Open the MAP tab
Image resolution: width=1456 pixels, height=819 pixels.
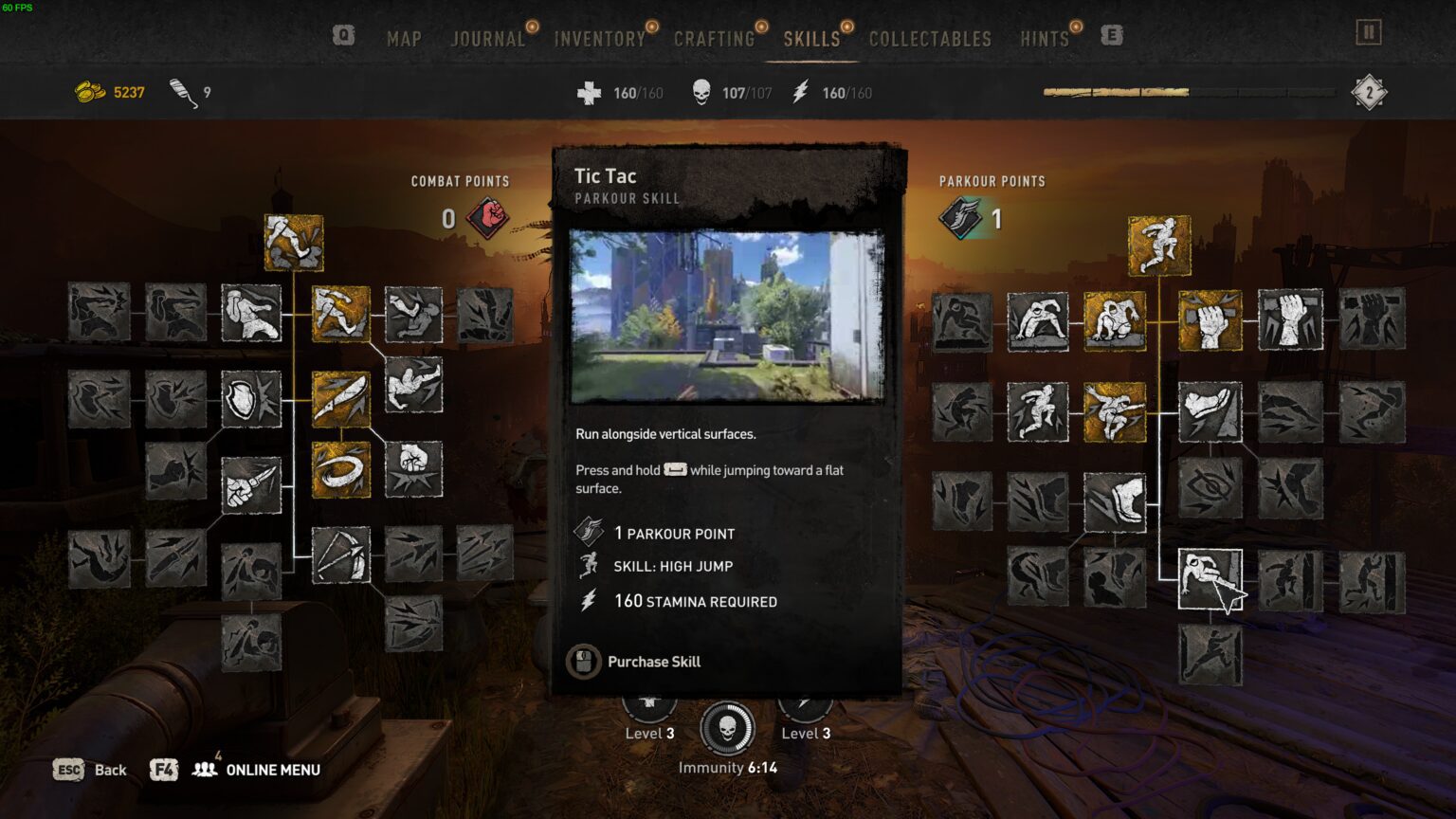click(404, 39)
